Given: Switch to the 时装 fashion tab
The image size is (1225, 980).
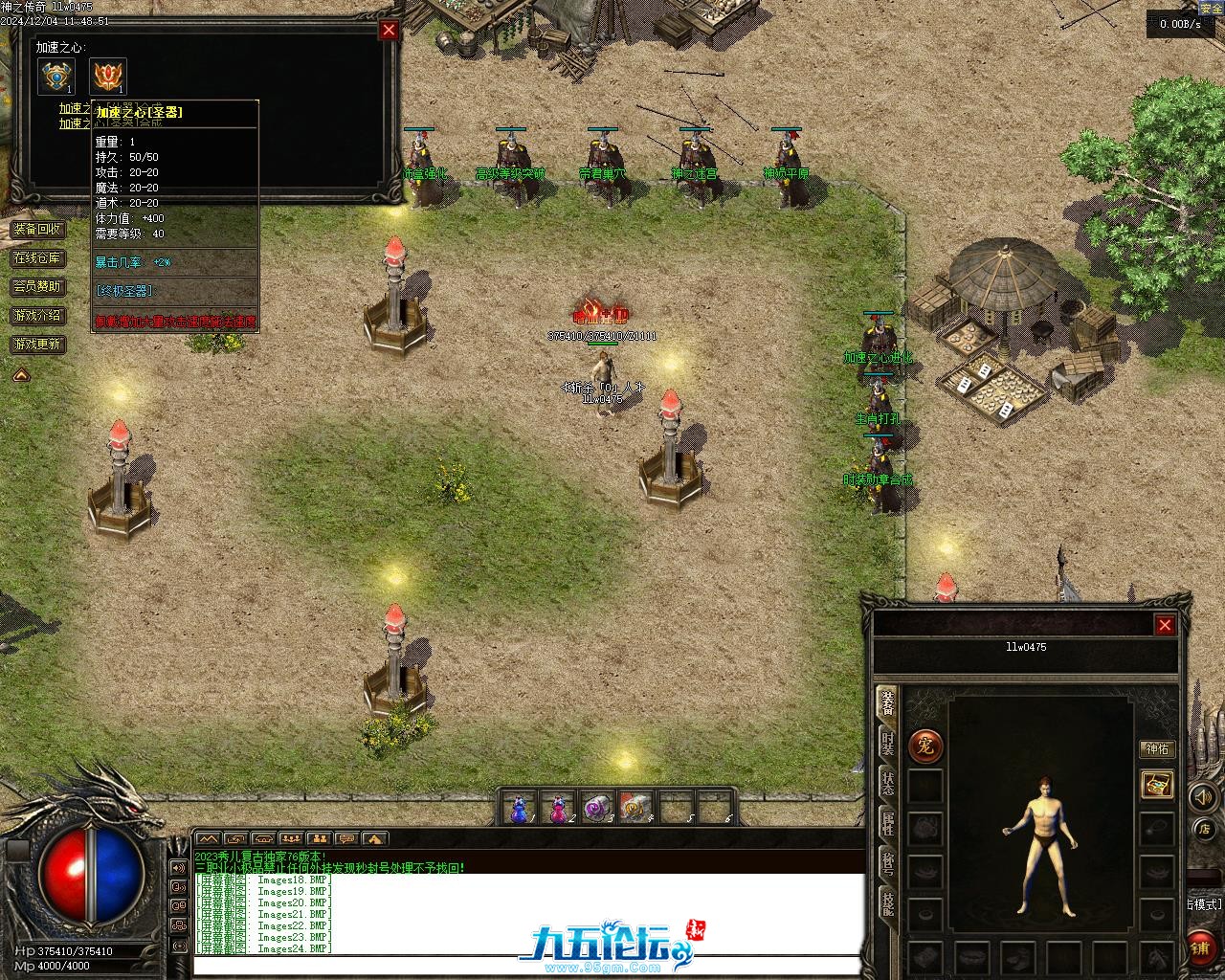Looking at the screenshot, I should [887, 745].
